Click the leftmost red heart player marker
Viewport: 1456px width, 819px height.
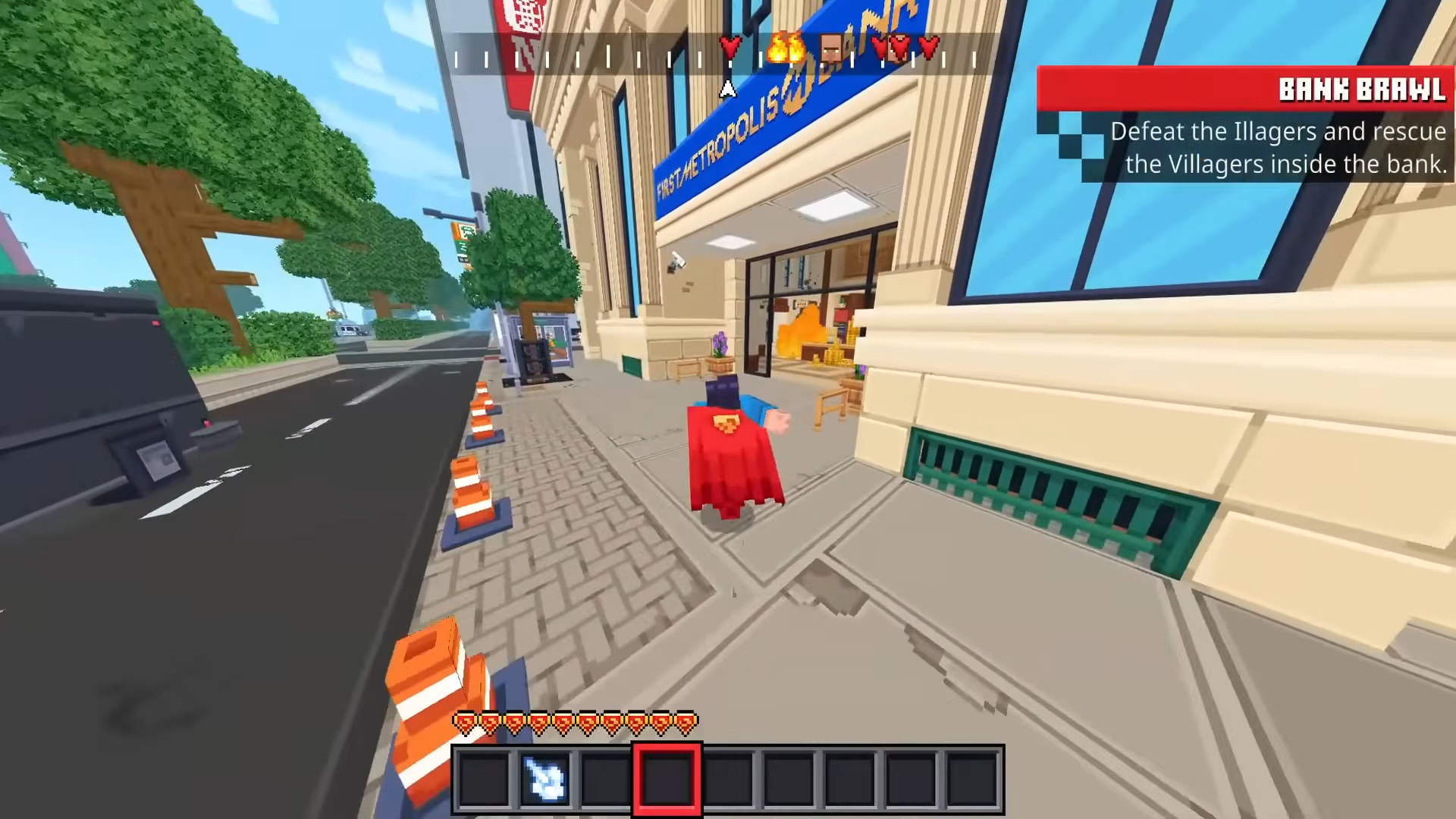tap(730, 47)
